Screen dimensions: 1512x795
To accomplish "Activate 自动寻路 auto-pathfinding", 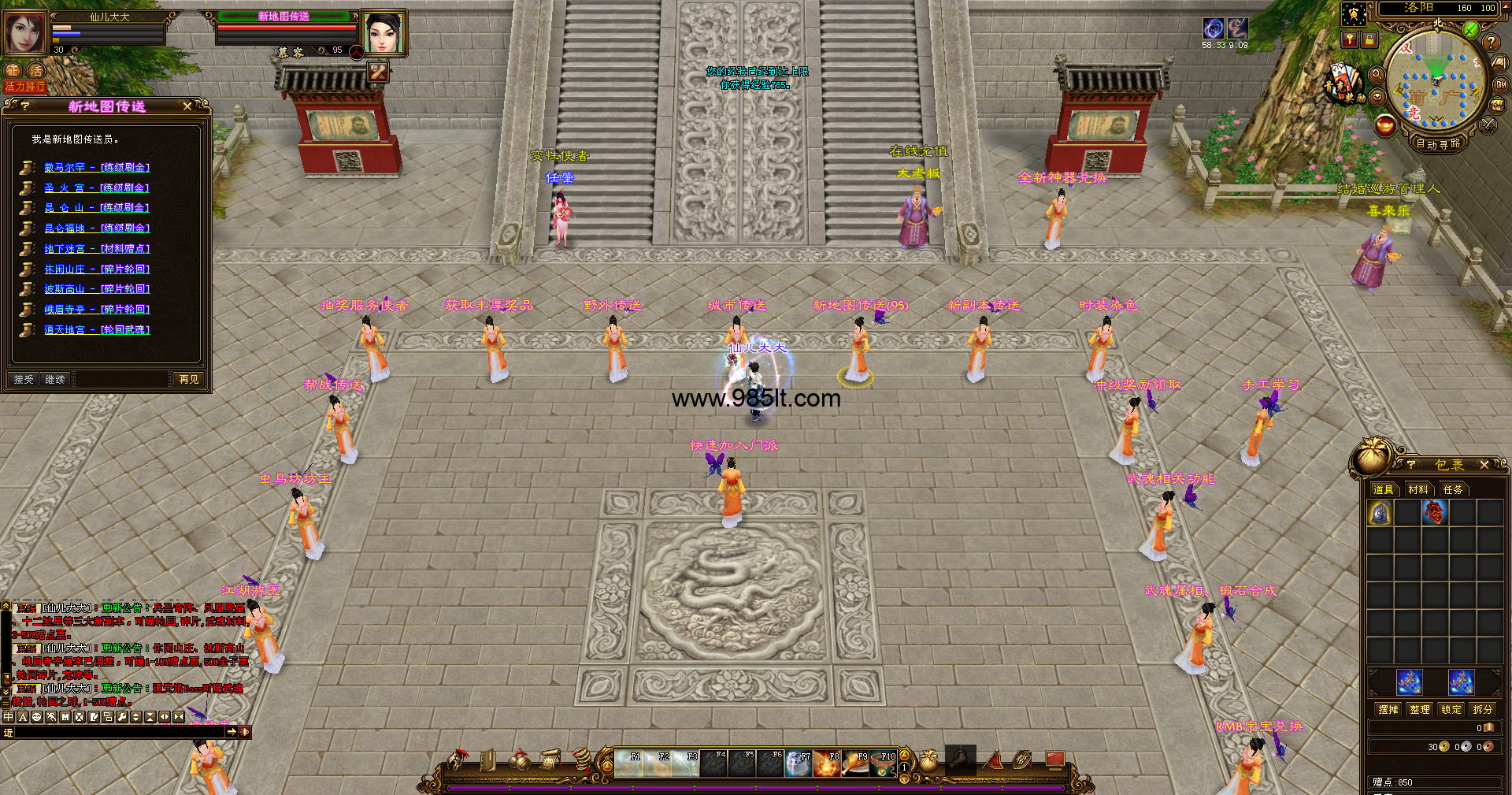I will [1438, 144].
